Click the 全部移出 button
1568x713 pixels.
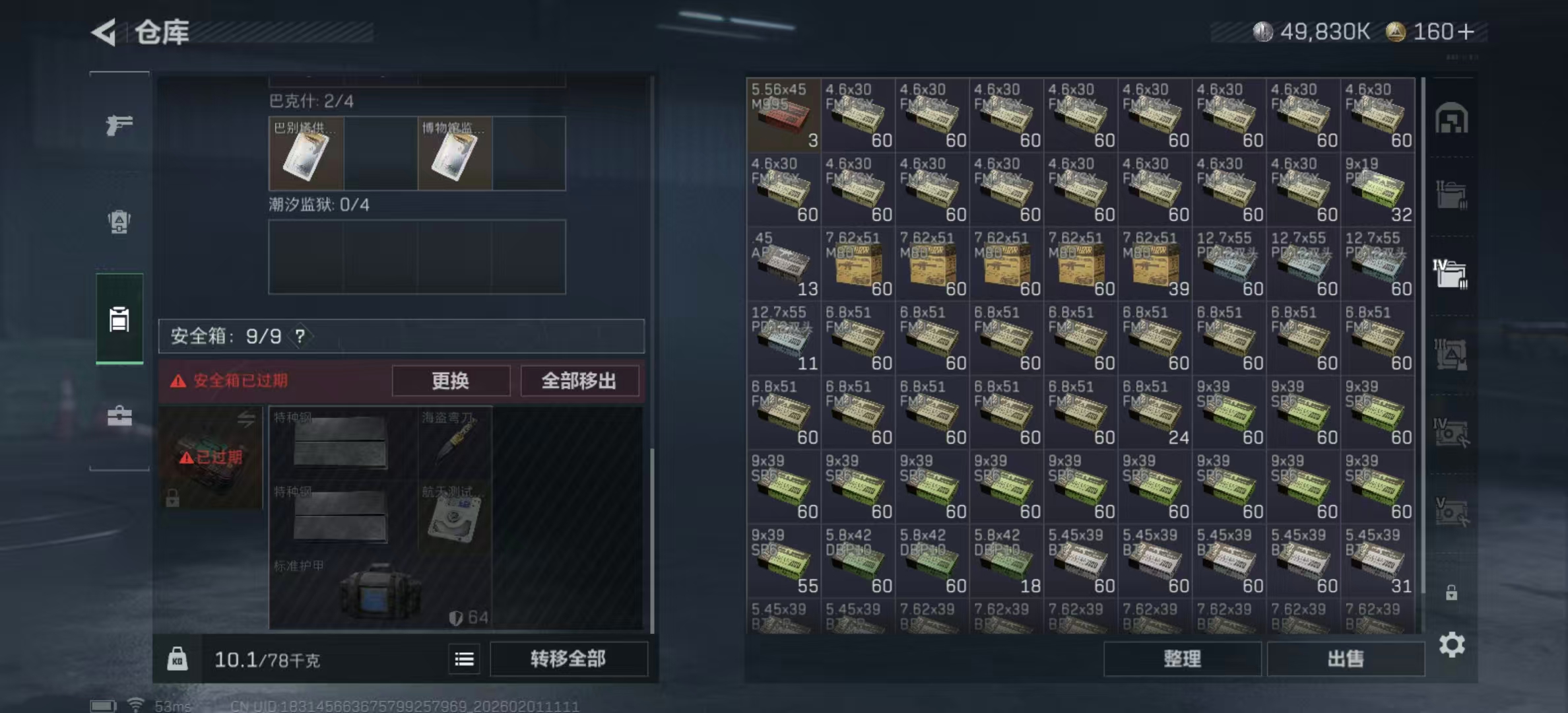579,381
